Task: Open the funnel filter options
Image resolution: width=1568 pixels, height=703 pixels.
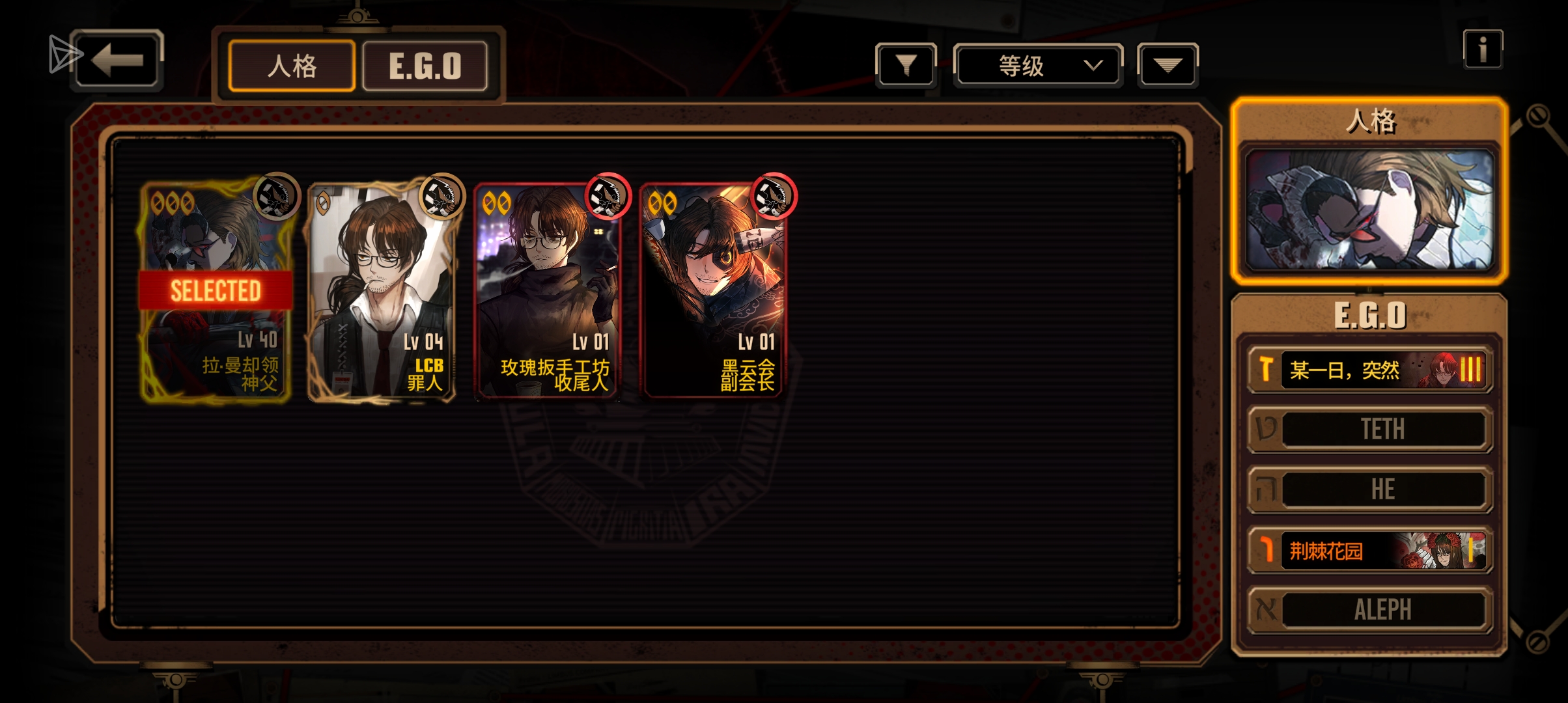Action: pyautogui.click(x=906, y=65)
